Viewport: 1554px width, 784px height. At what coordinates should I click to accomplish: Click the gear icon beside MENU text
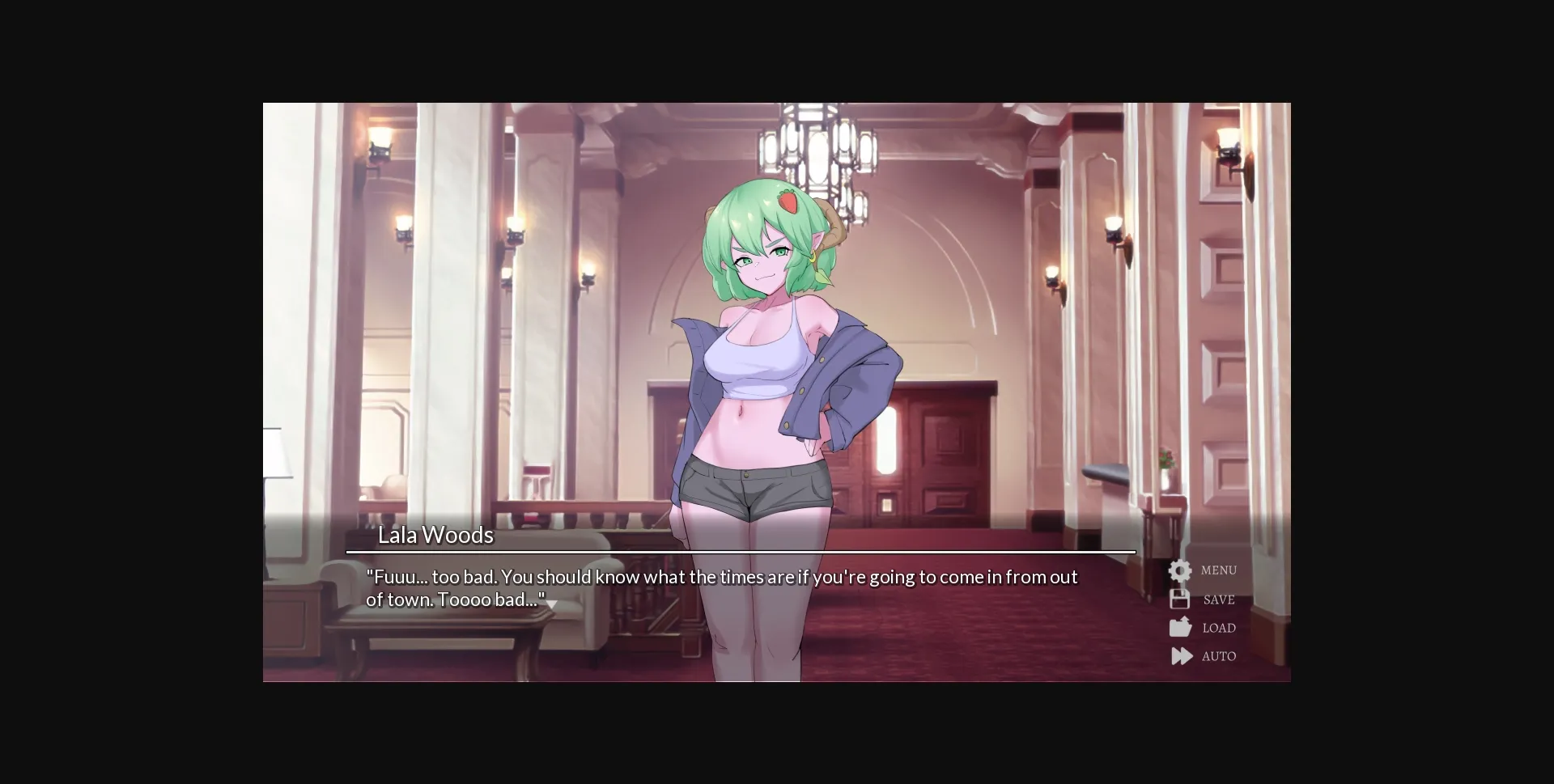tap(1180, 570)
